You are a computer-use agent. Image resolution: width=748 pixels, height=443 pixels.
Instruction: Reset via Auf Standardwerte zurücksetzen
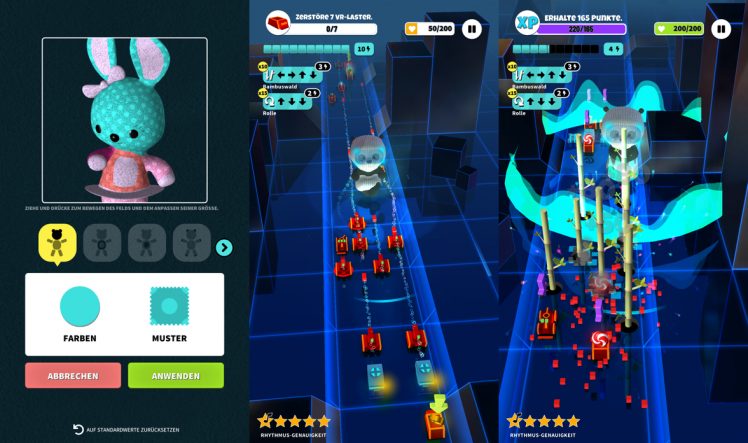click(124, 429)
